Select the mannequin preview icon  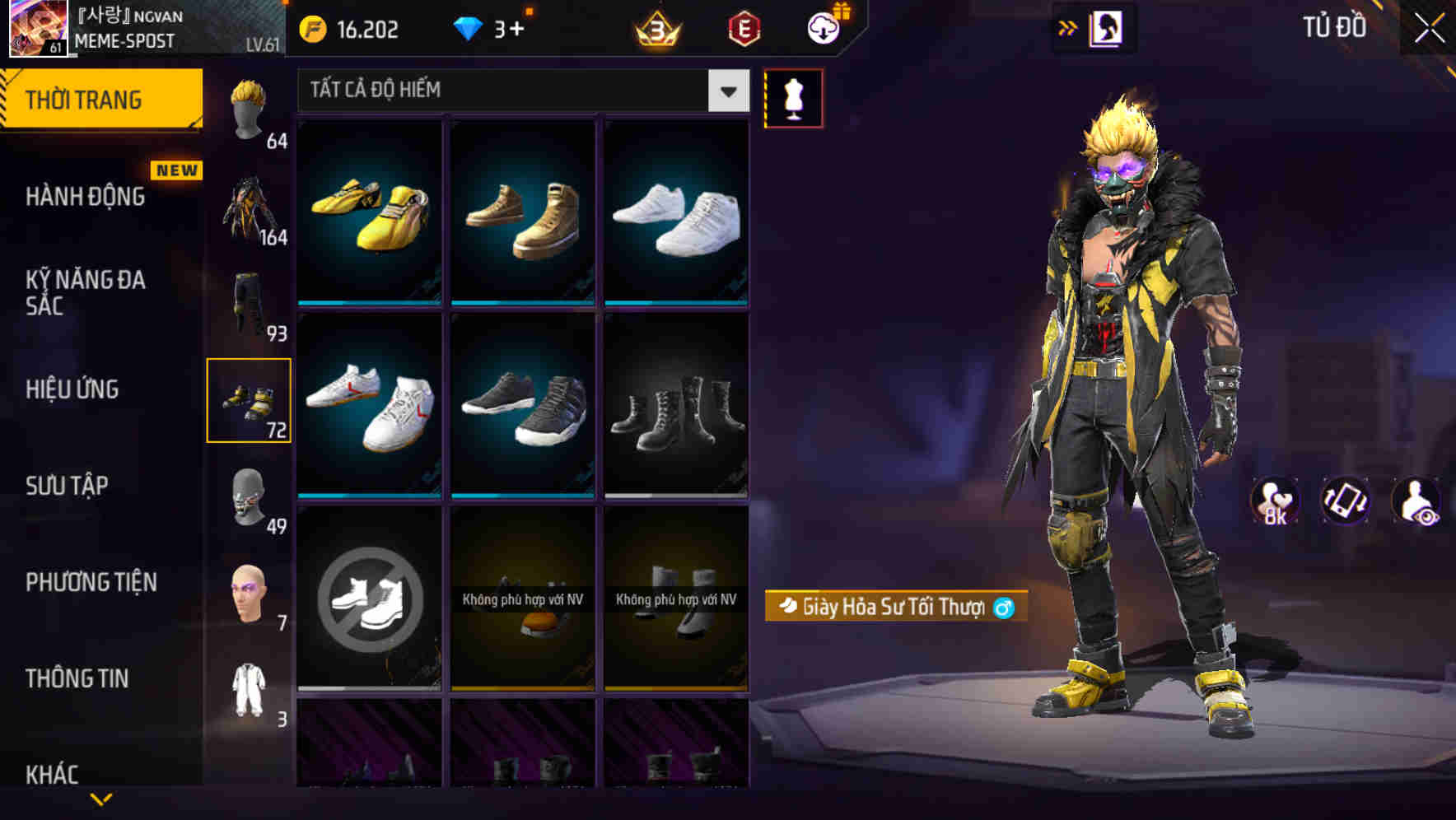[793, 97]
